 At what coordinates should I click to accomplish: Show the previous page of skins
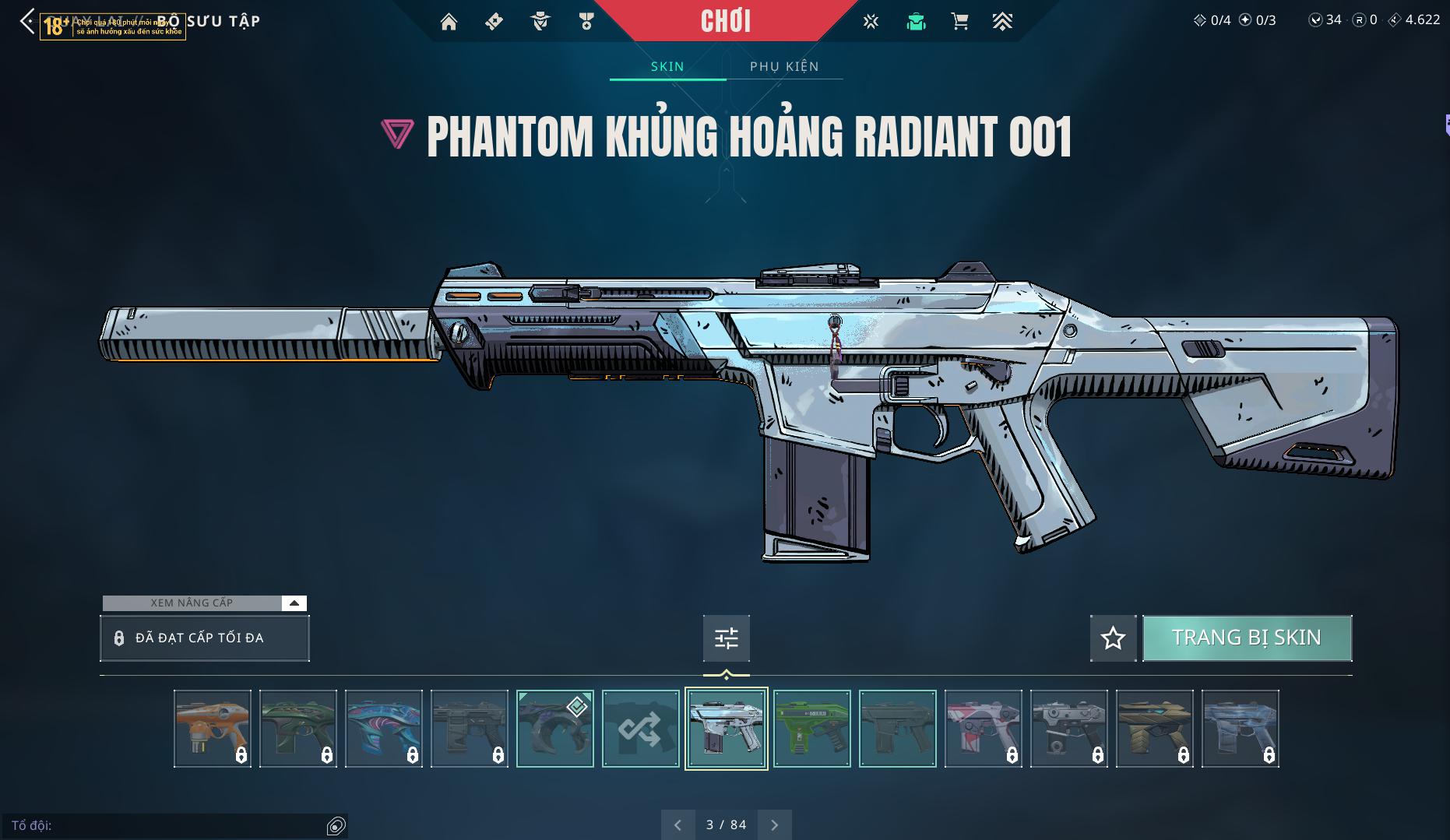pos(677,824)
